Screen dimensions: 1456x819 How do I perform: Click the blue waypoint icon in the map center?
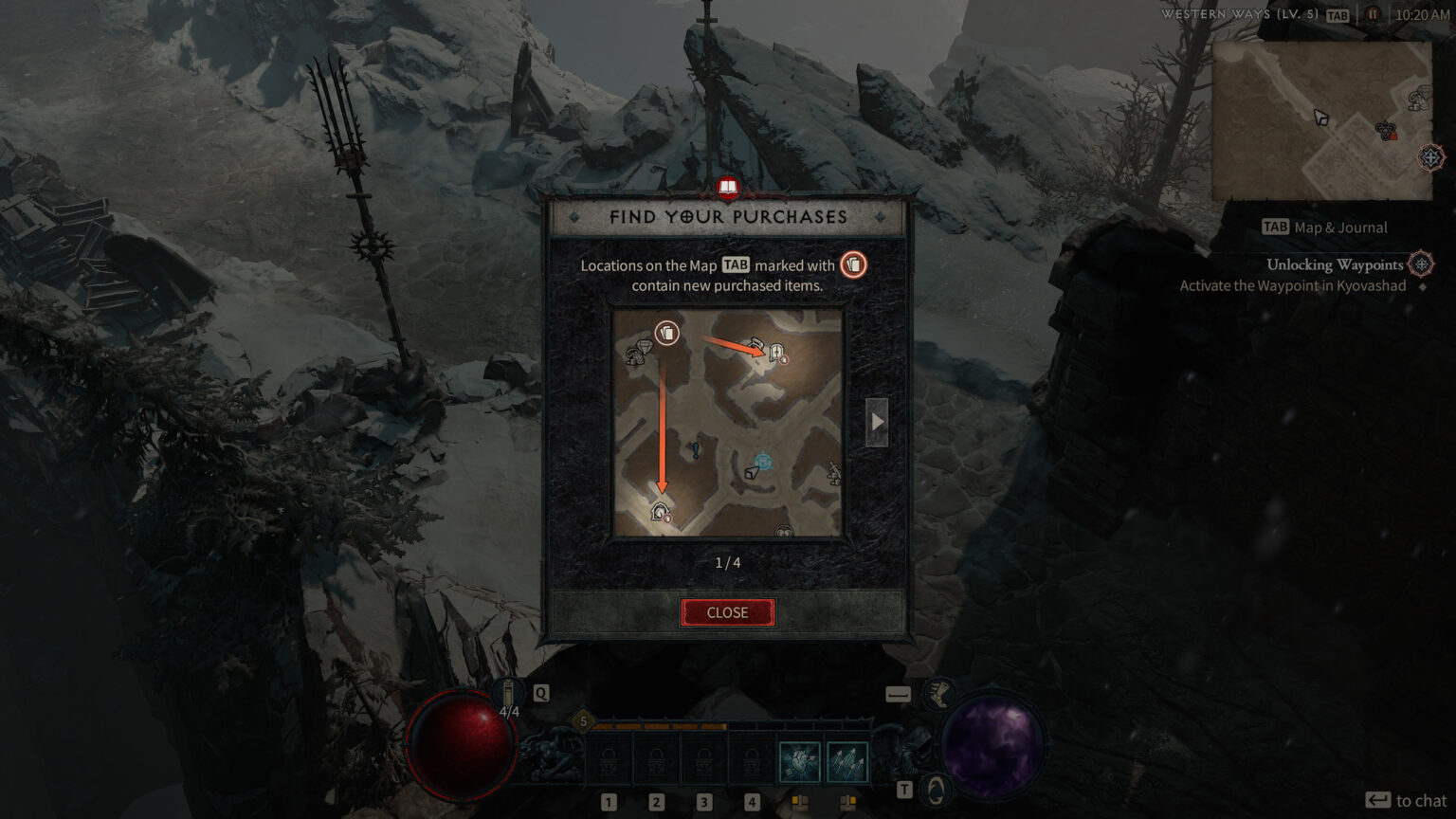[763, 460]
